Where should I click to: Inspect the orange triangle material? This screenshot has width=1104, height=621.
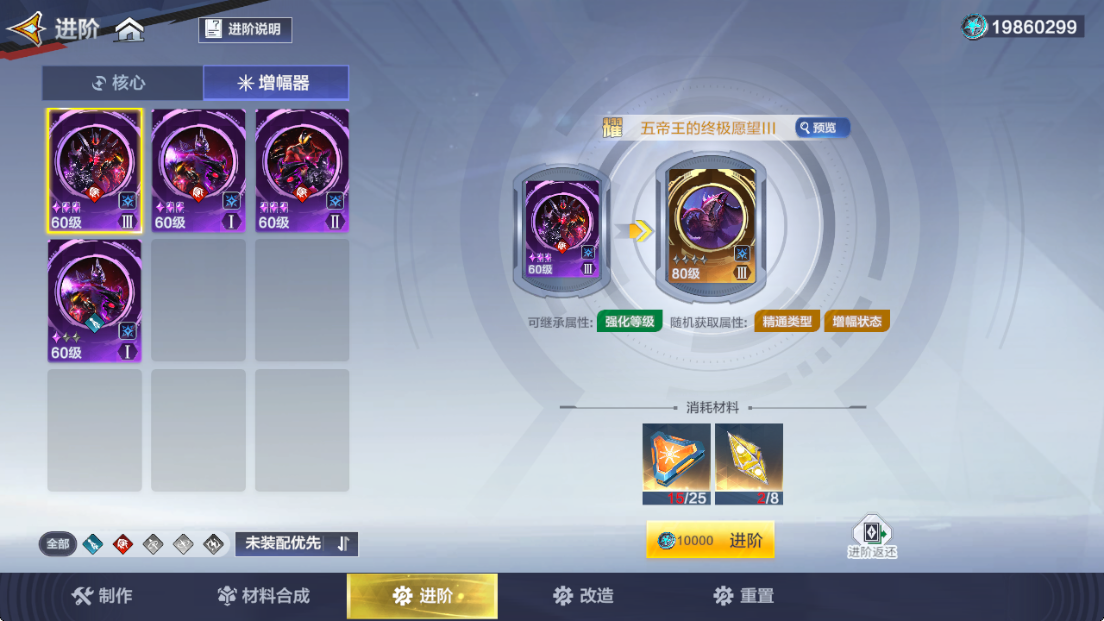676,457
